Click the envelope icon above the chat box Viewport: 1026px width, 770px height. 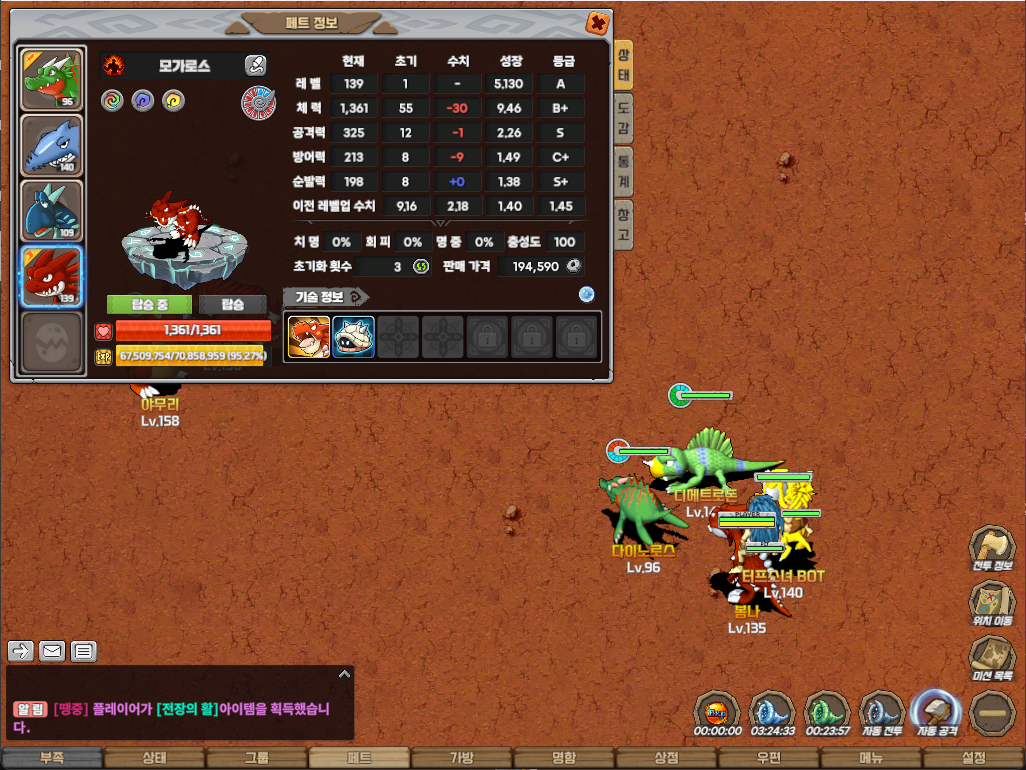click(52, 651)
